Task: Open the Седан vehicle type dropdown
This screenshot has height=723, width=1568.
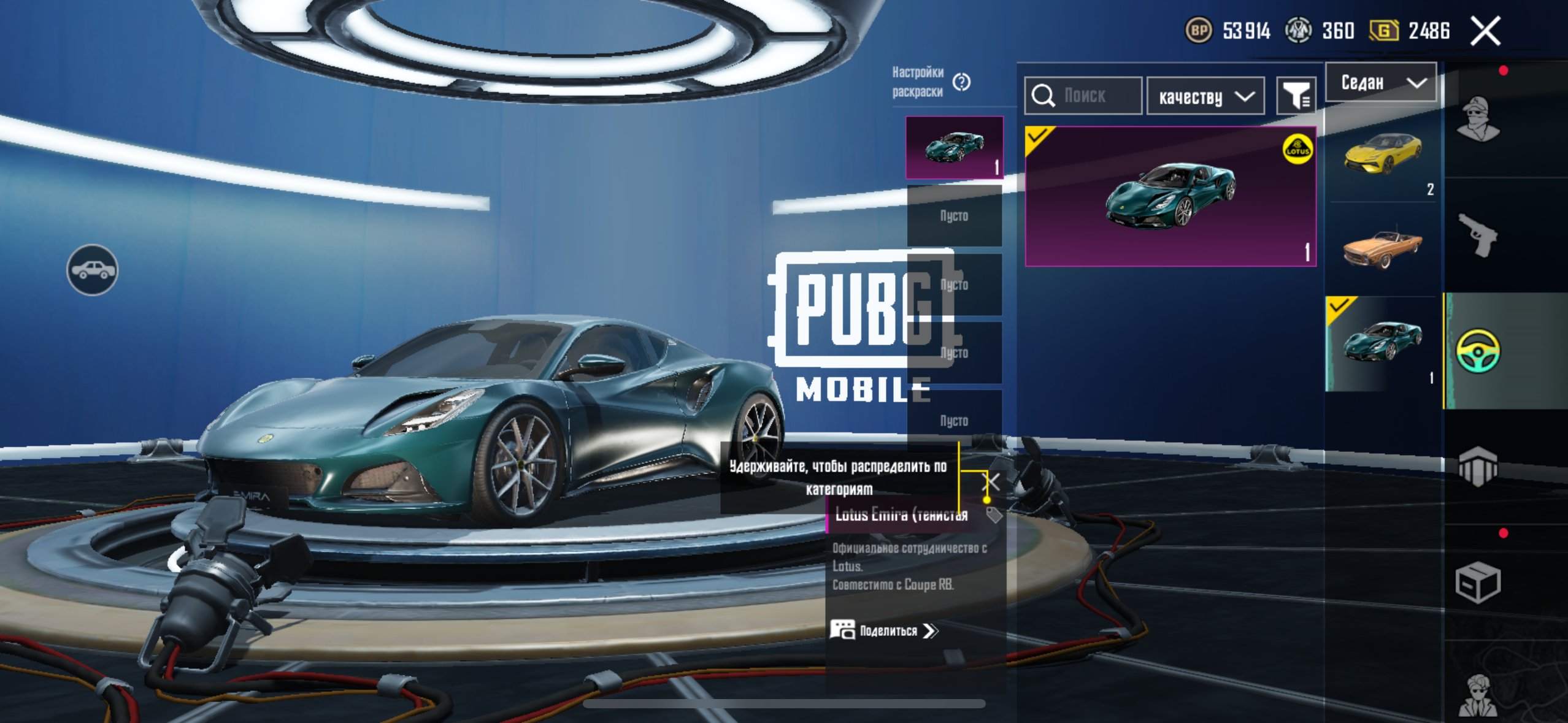Action: click(1380, 82)
